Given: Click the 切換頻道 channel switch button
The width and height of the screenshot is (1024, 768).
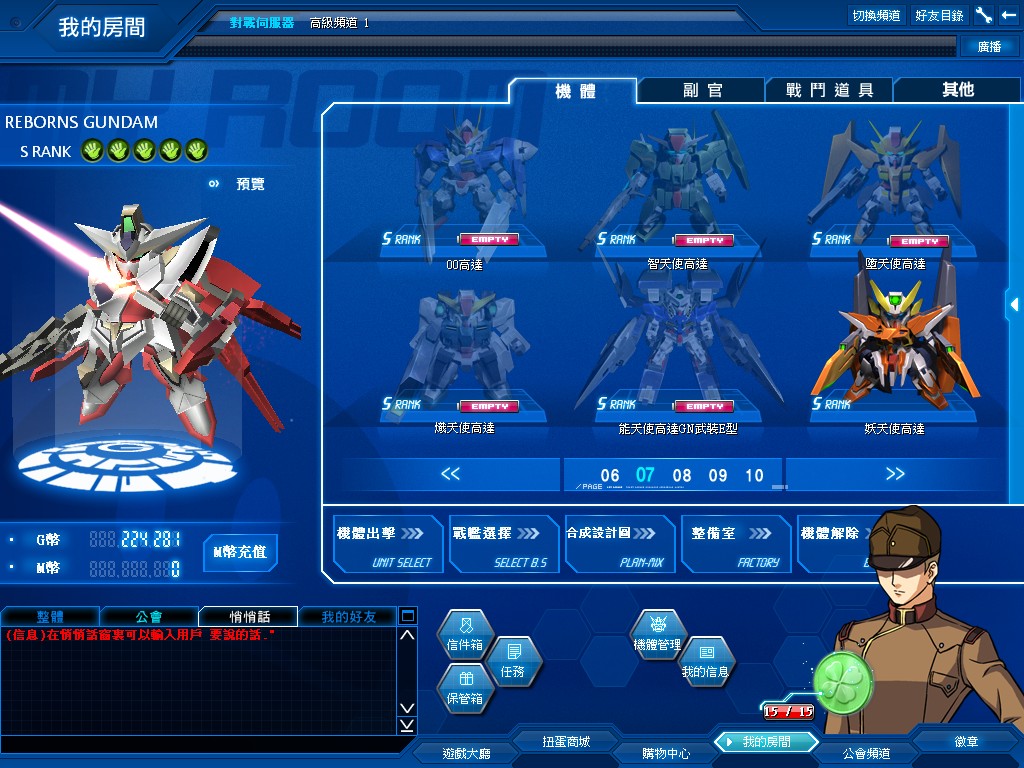Looking at the screenshot, I should click(x=876, y=15).
